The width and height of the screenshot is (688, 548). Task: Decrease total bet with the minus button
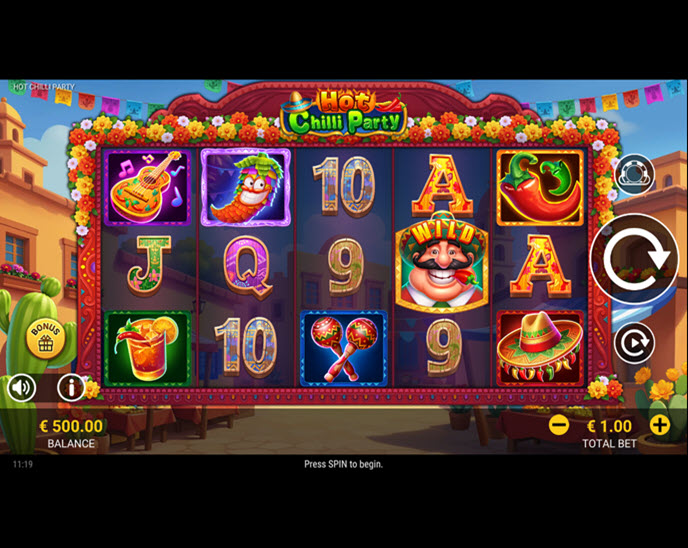(x=560, y=425)
